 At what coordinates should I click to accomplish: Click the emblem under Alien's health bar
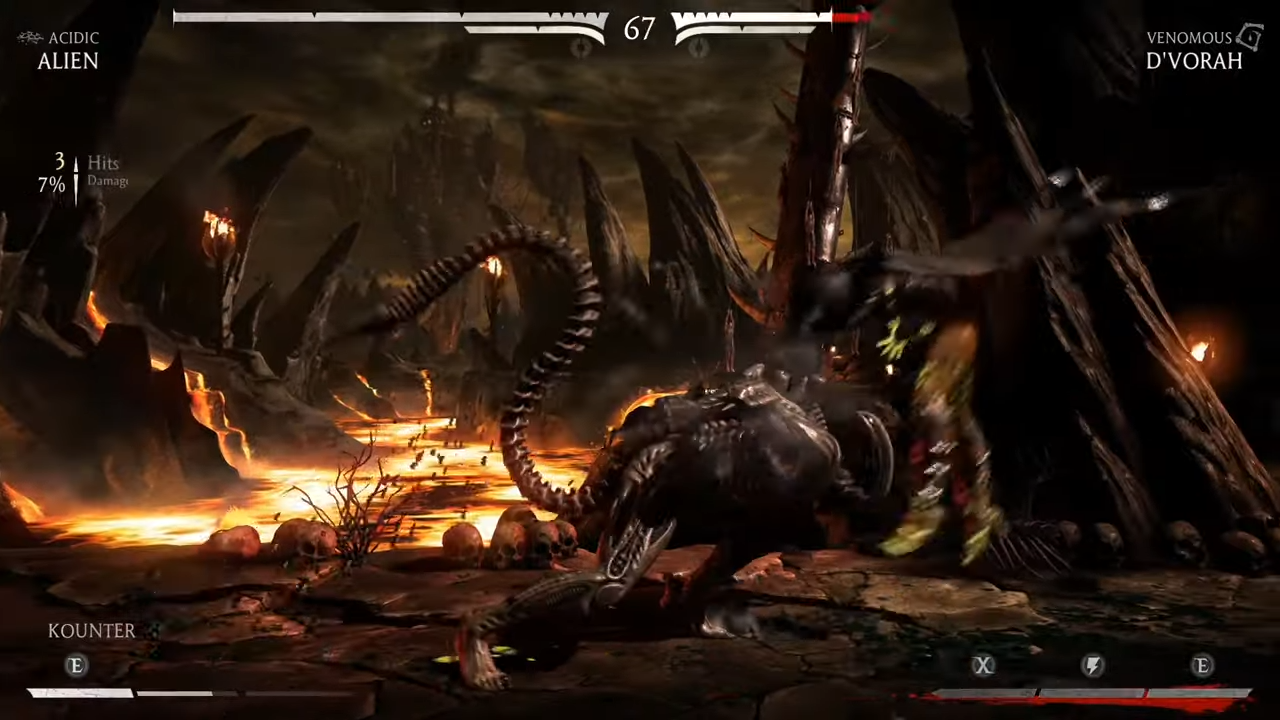click(x=580, y=48)
